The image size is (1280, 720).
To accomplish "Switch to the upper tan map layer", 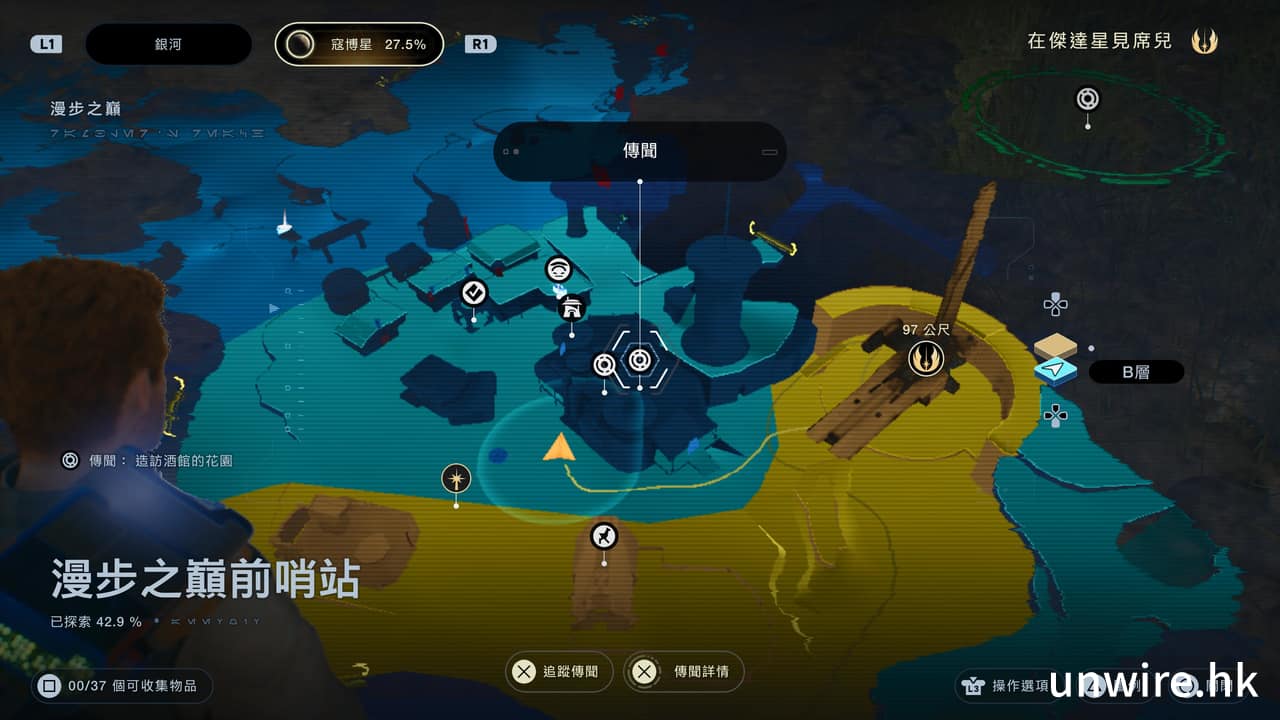I will tap(1055, 346).
